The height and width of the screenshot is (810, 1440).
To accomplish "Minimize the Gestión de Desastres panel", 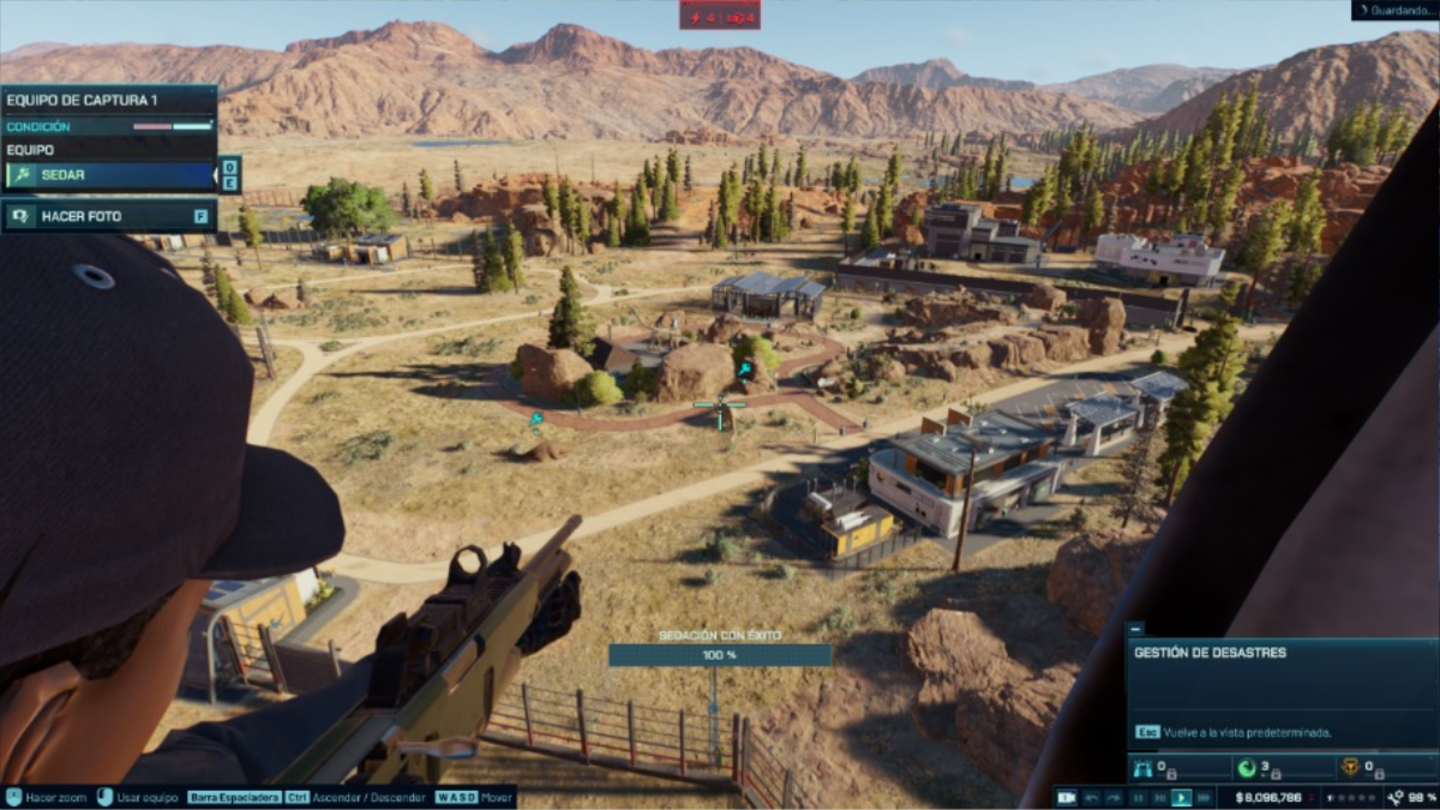I will (x=1135, y=629).
